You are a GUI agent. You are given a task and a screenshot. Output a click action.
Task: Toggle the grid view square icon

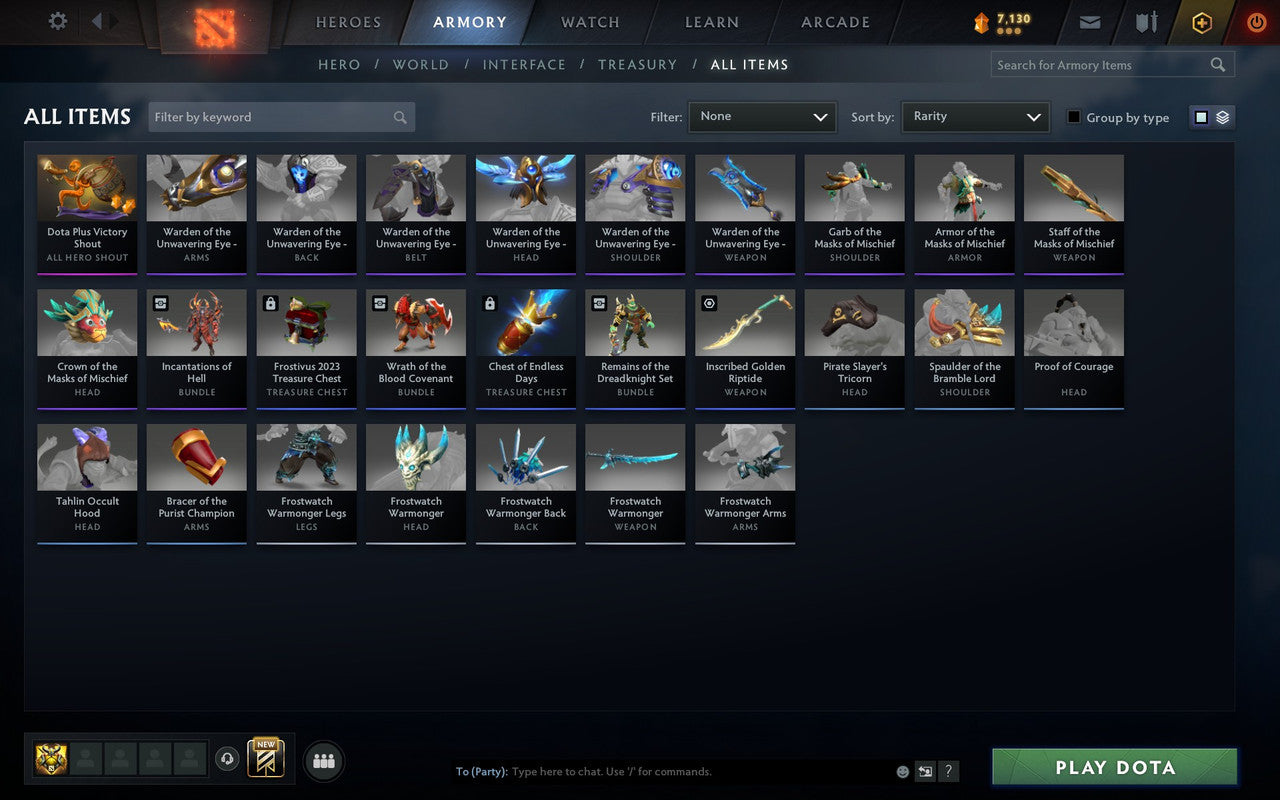click(x=1203, y=116)
